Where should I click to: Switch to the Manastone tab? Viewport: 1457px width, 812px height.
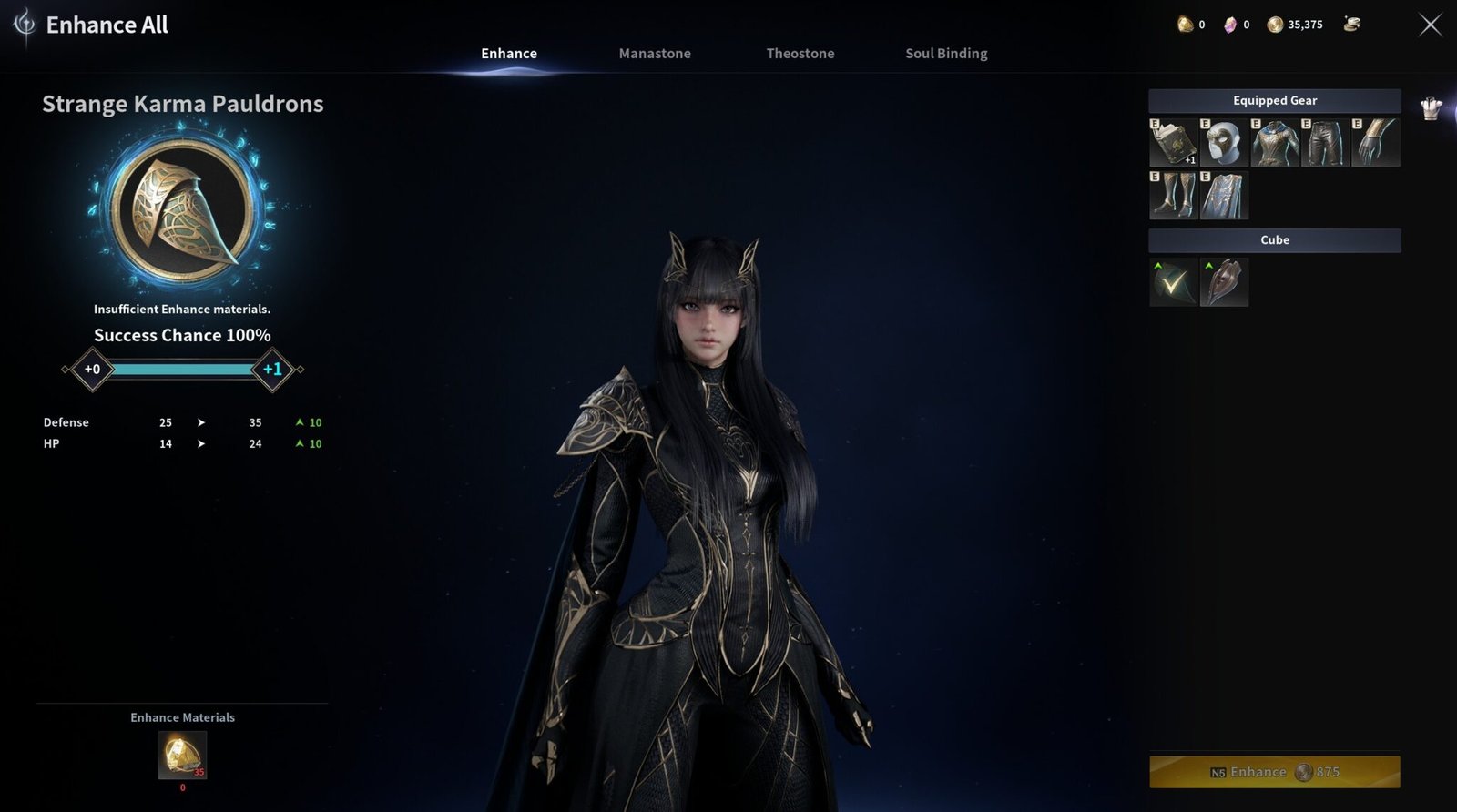pos(655,54)
